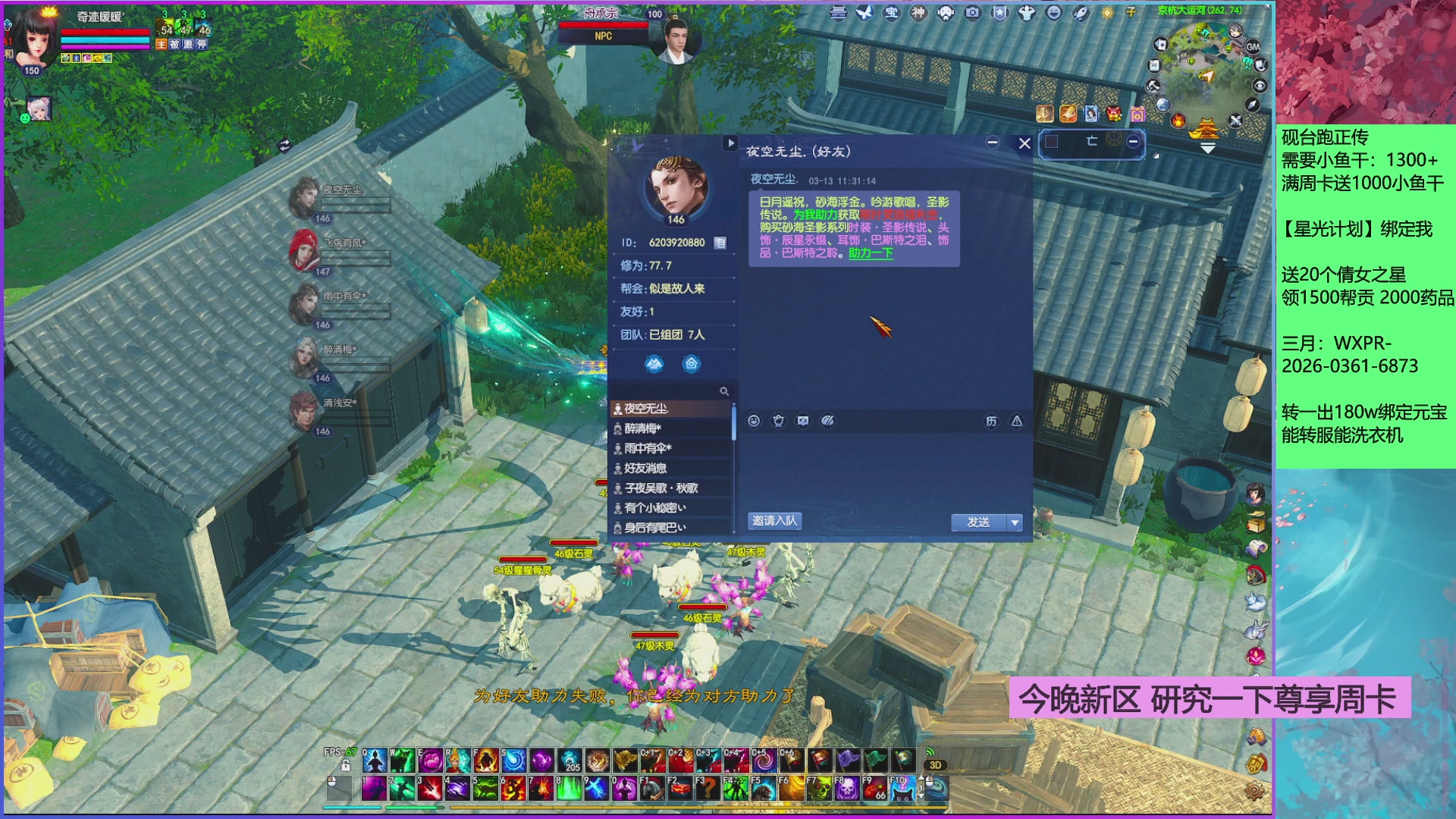
Task: Open the emoji picker in chat
Action: [x=754, y=421]
